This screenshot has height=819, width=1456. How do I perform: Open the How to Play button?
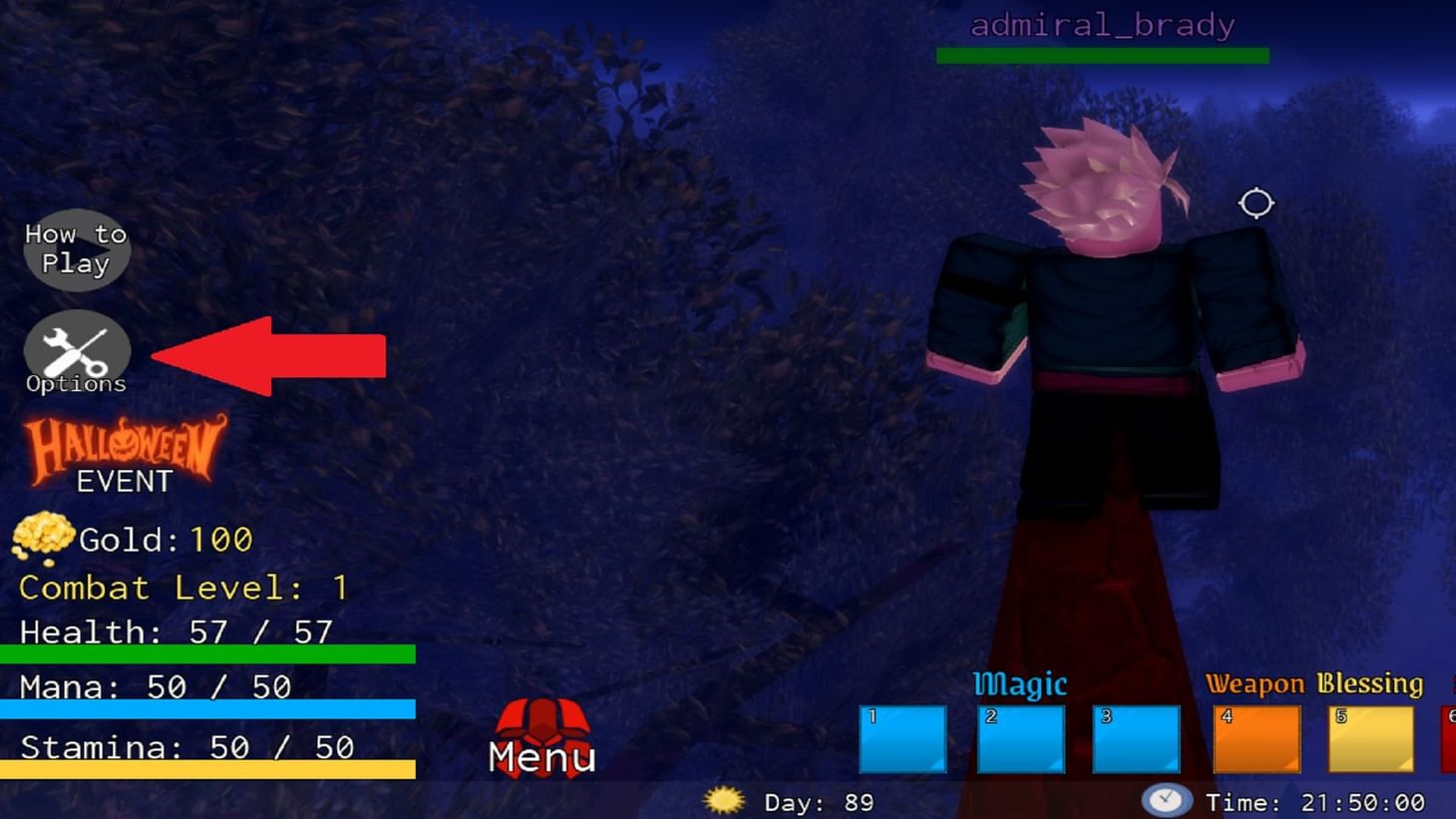tap(76, 249)
